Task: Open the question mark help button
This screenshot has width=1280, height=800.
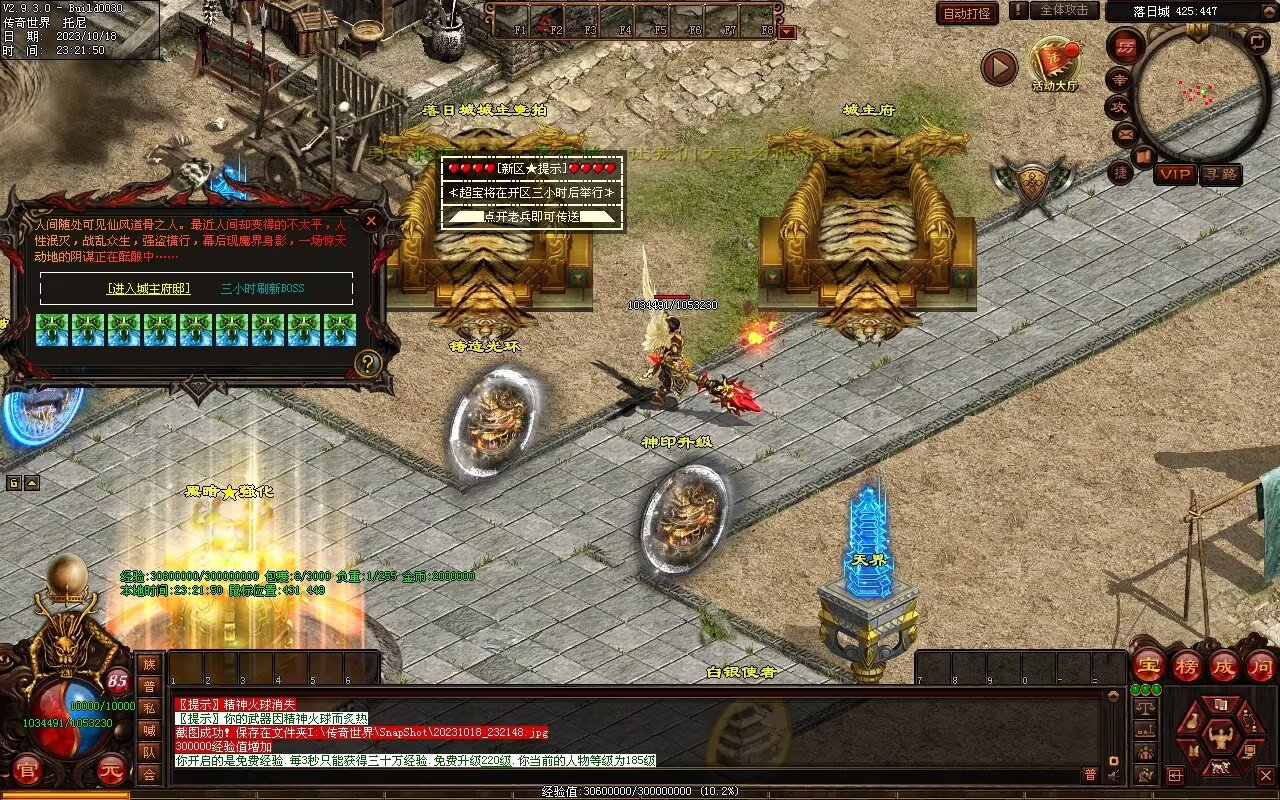Action: 368,363
